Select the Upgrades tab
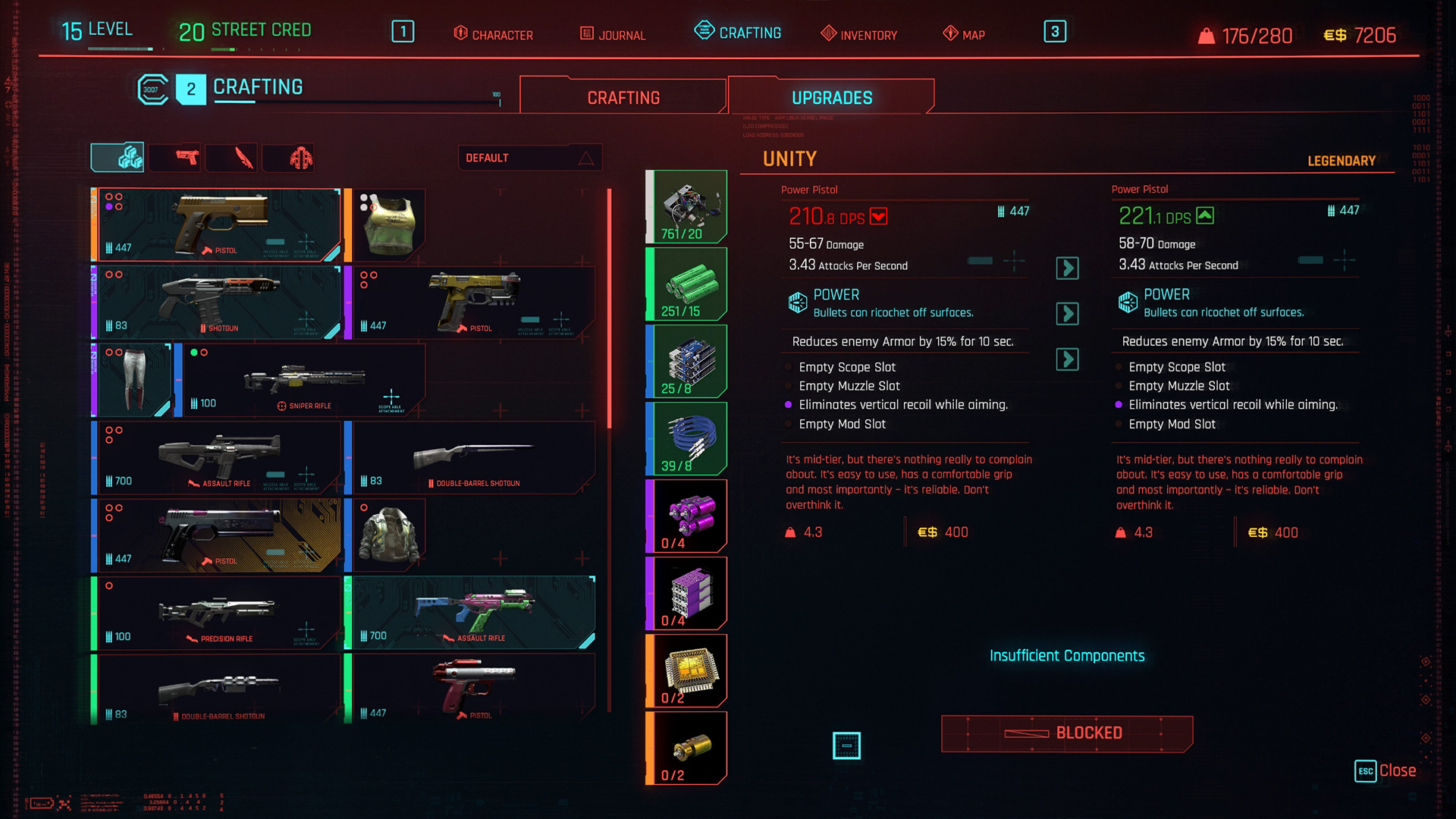1456x819 pixels. 831,97
